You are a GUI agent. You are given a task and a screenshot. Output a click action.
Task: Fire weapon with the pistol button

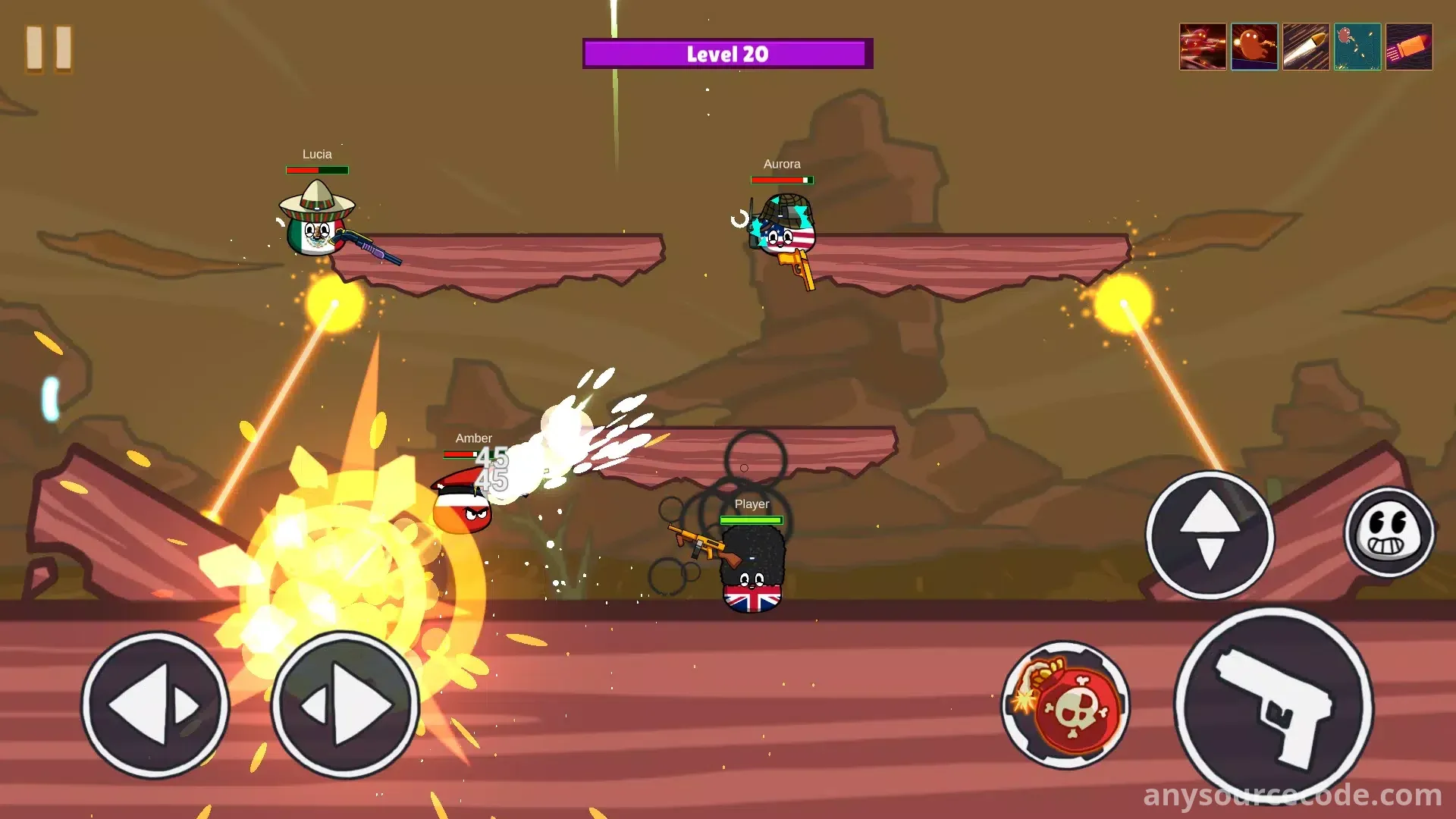click(x=1274, y=707)
